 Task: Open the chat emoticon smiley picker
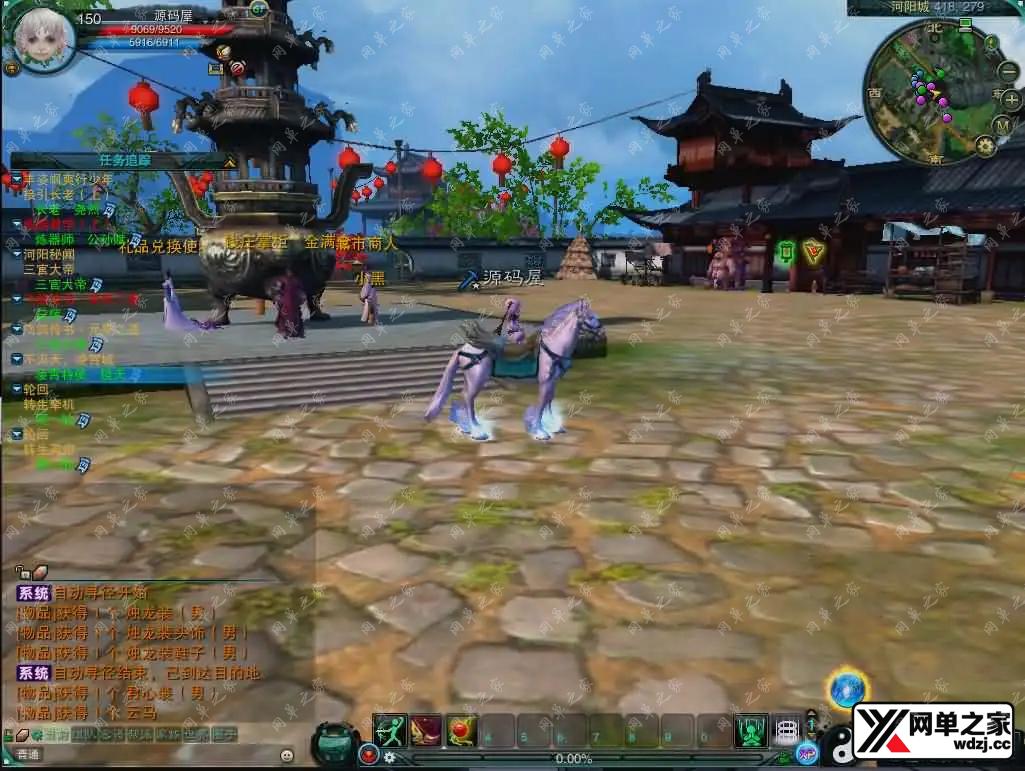point(287,754)
